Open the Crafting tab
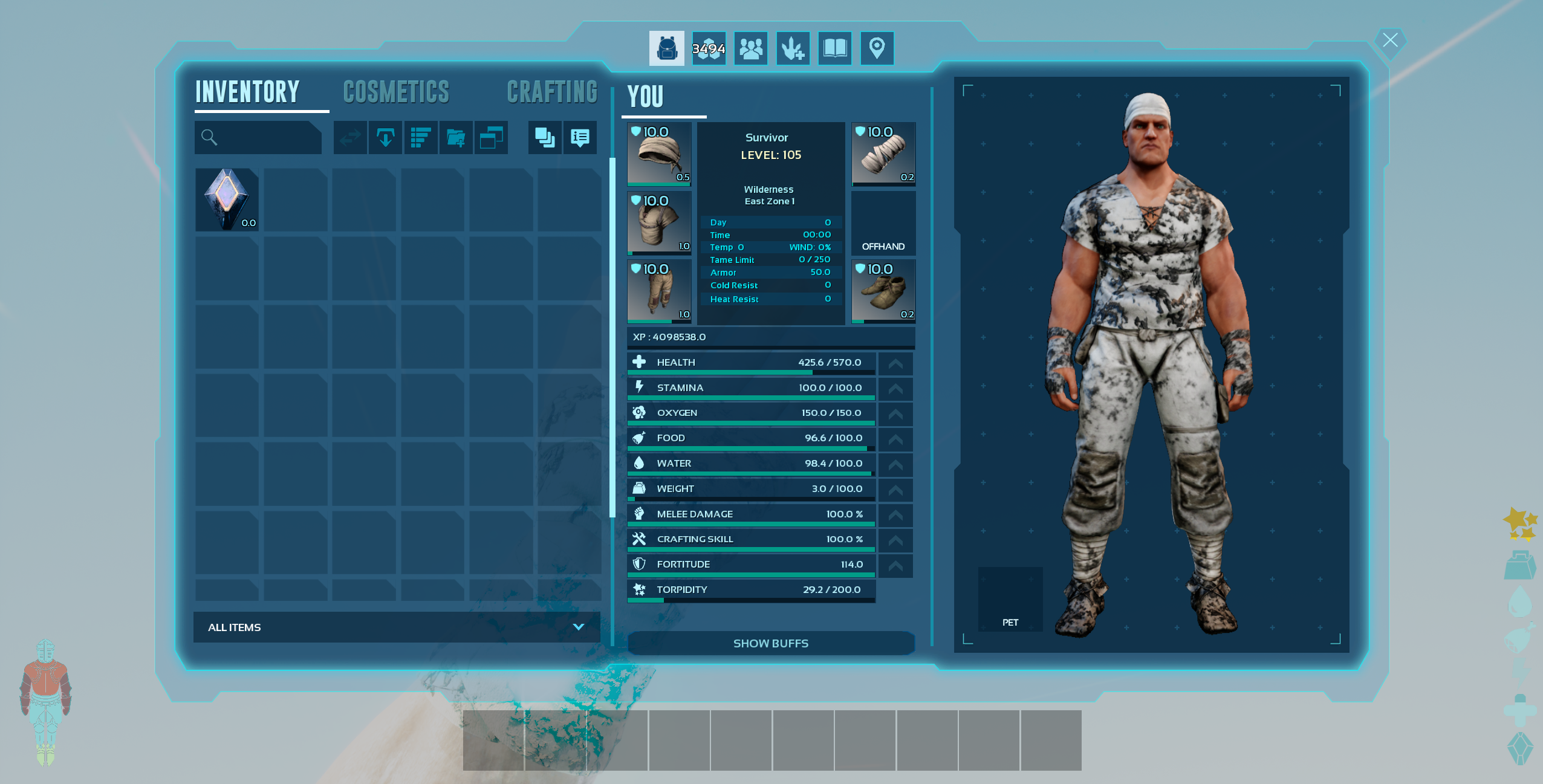 click(551, 92)
